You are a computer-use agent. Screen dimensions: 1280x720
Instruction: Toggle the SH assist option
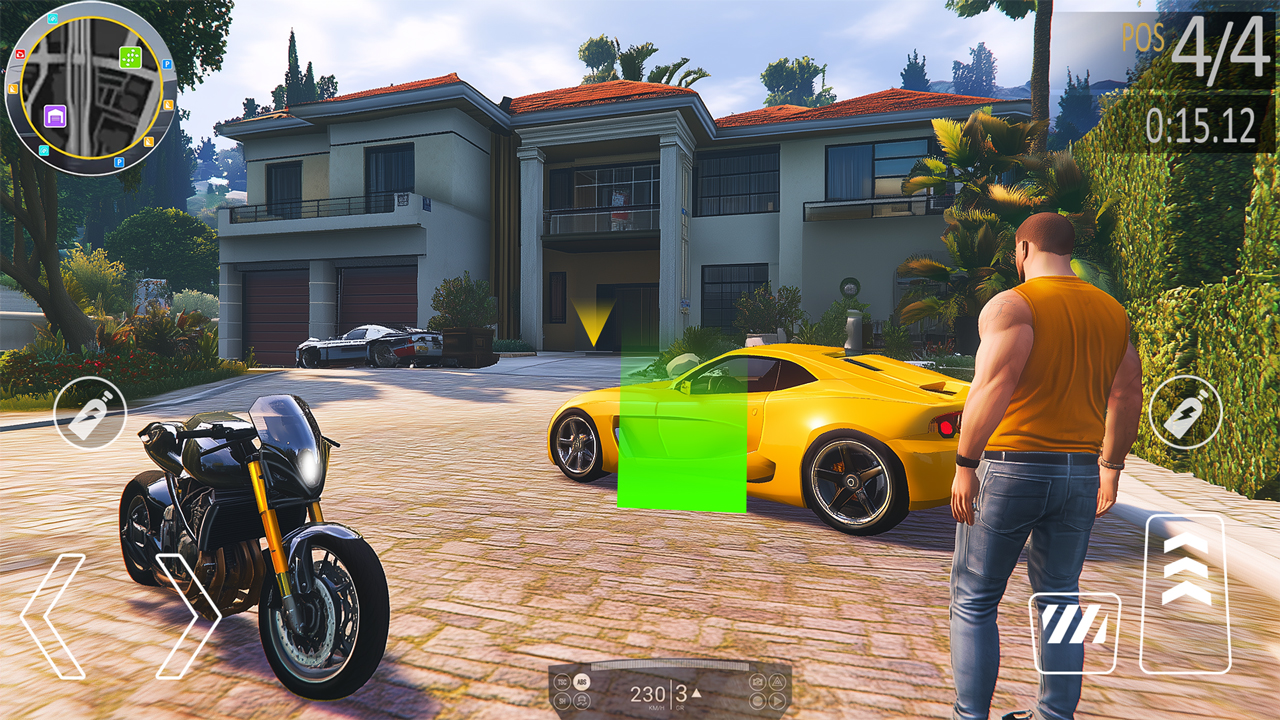pos(562,701)
